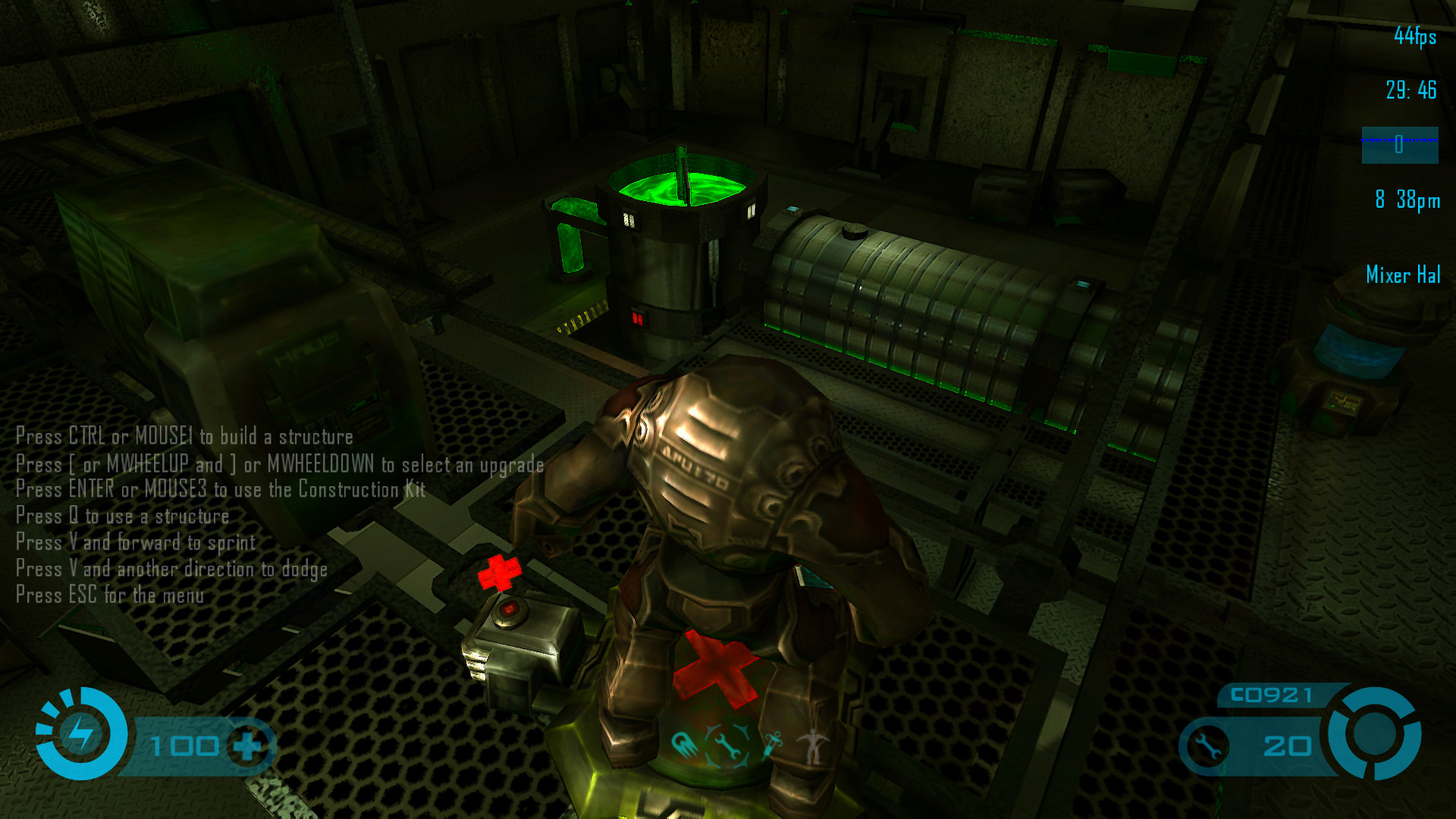Click the lightning bolt stamina icon
Image resolution: width=1456 pixels, height=819 pixels.
80,733
